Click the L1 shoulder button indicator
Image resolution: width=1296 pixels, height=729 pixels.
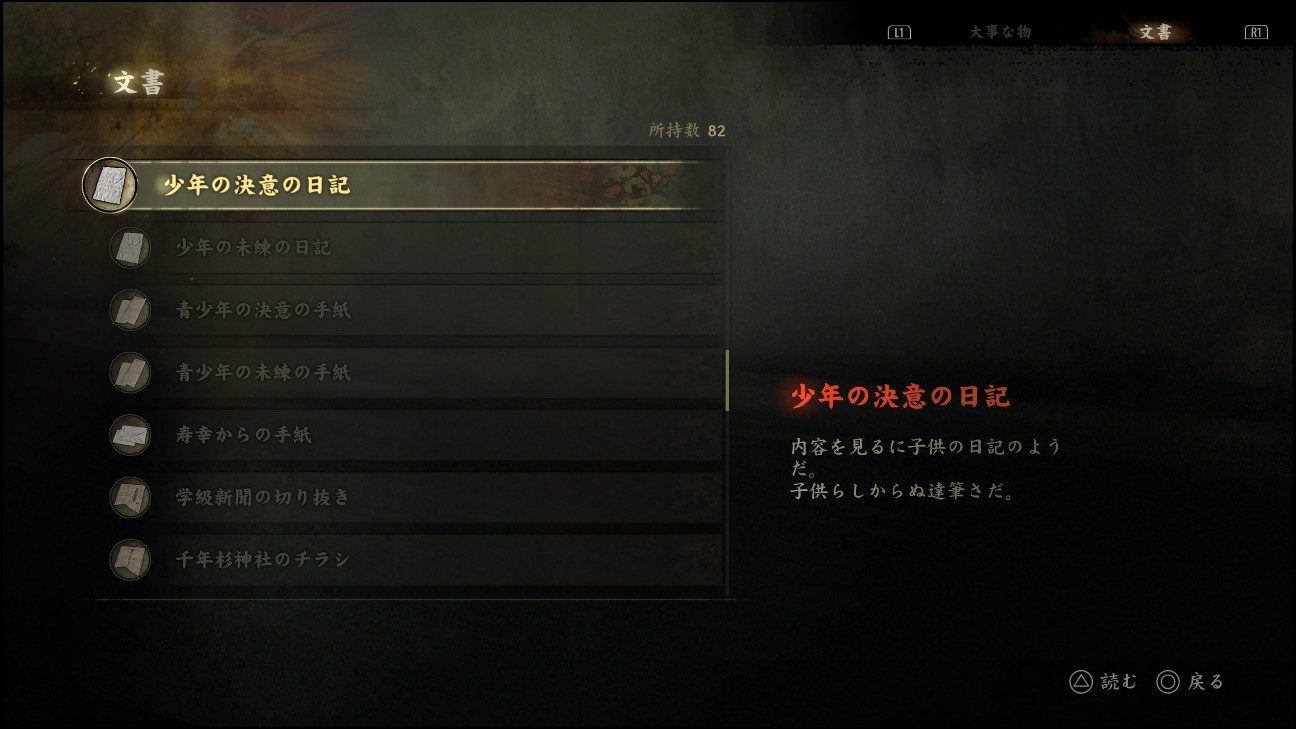[899, 31]
